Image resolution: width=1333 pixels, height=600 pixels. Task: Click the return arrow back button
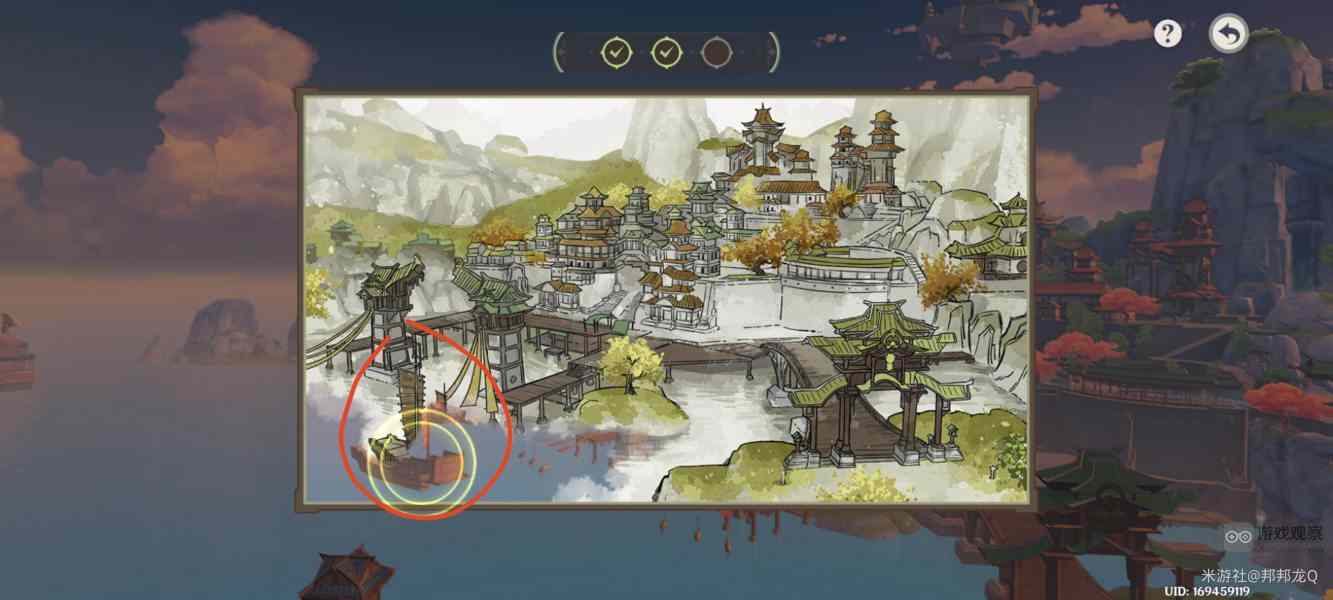(x=1228, y=34)
